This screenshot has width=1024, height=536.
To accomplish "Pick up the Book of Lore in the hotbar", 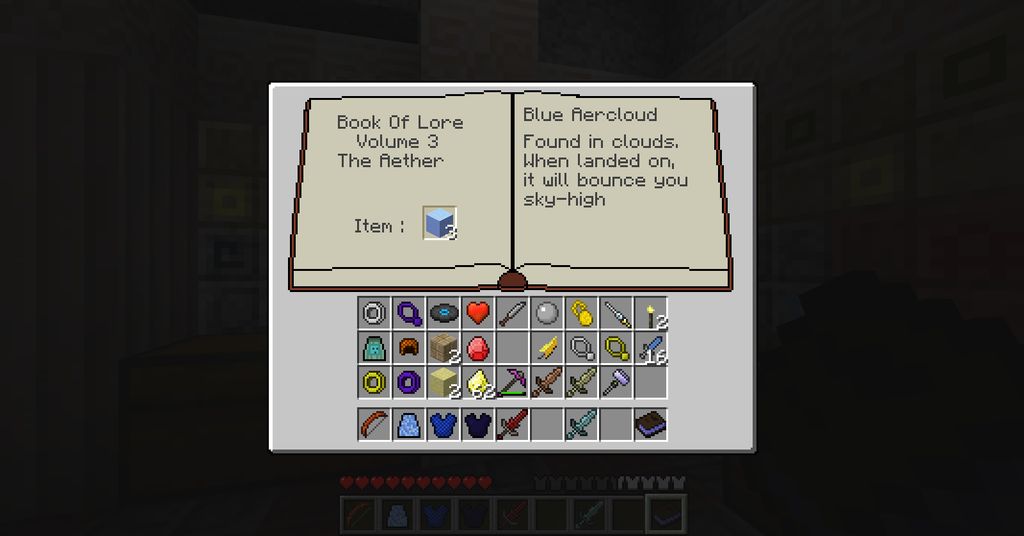I will coord(651,424).
